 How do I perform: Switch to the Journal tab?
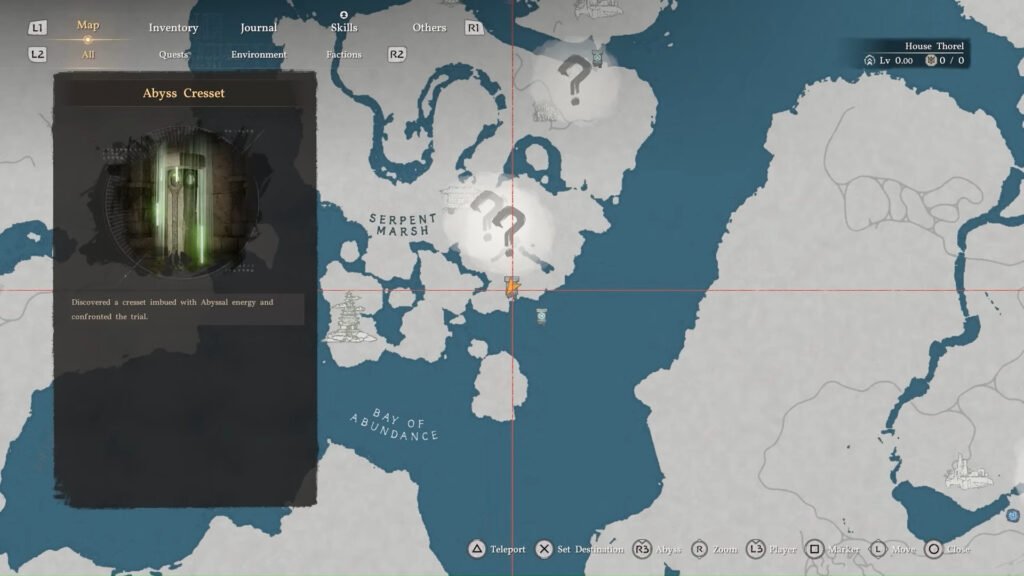(x=258, y=28)
